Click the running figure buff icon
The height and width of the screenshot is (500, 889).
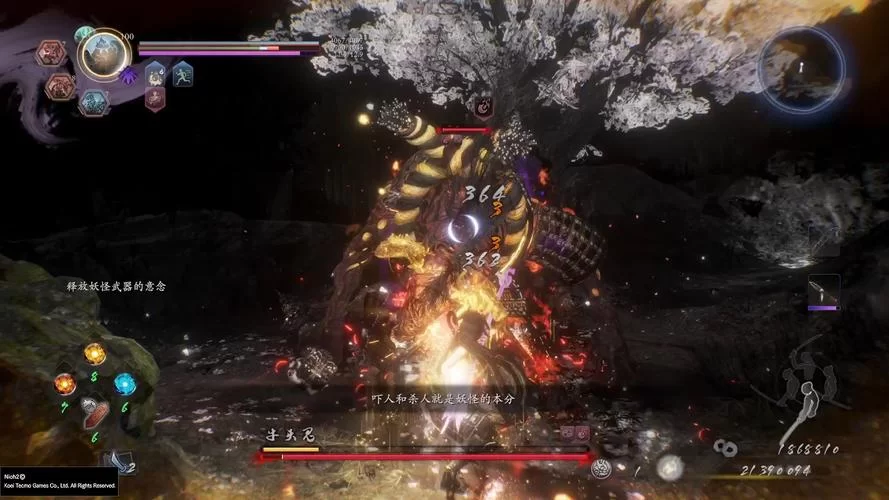[182, 73]
